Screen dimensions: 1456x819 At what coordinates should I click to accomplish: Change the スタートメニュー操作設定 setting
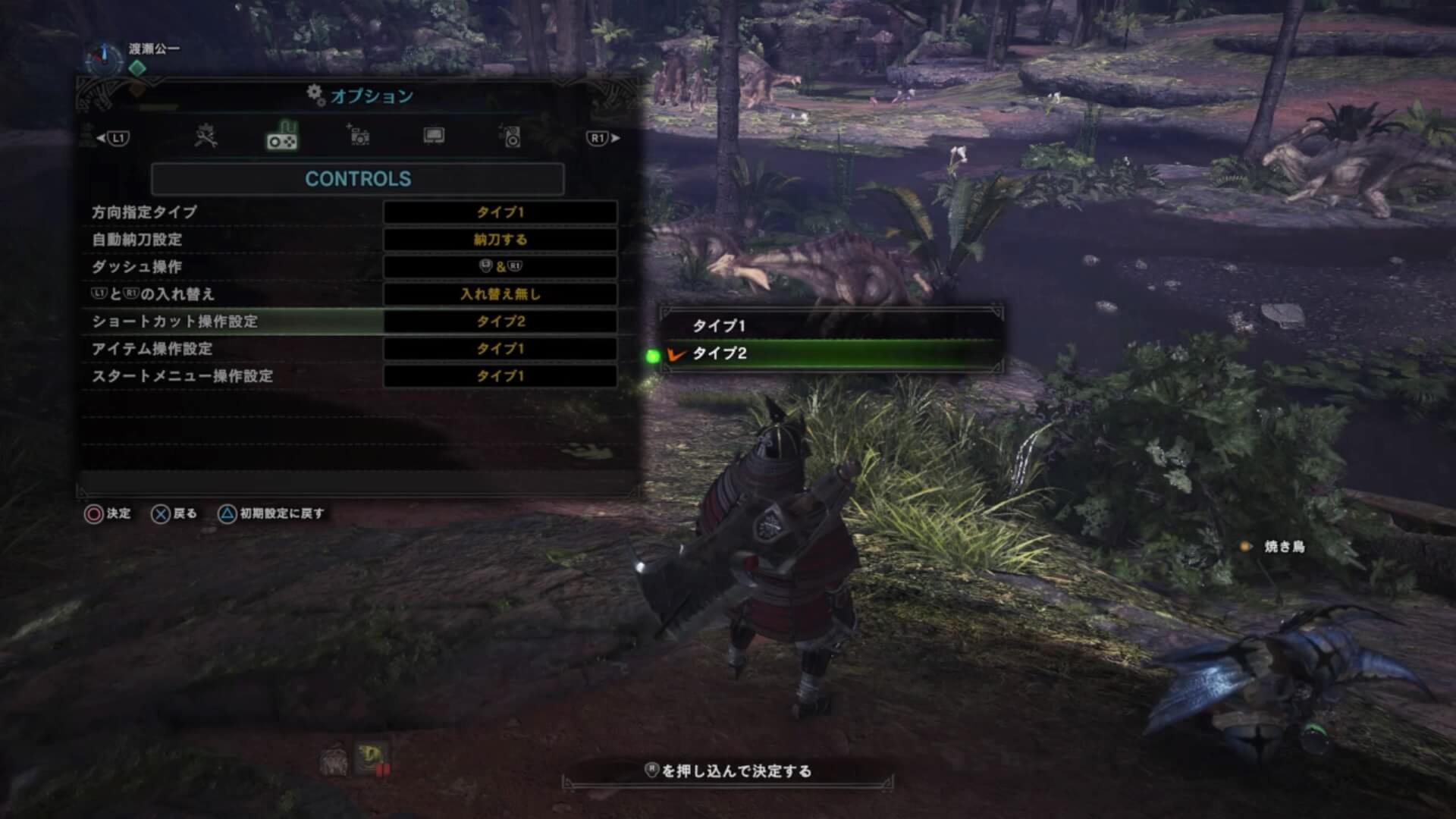tap(500, 376)
